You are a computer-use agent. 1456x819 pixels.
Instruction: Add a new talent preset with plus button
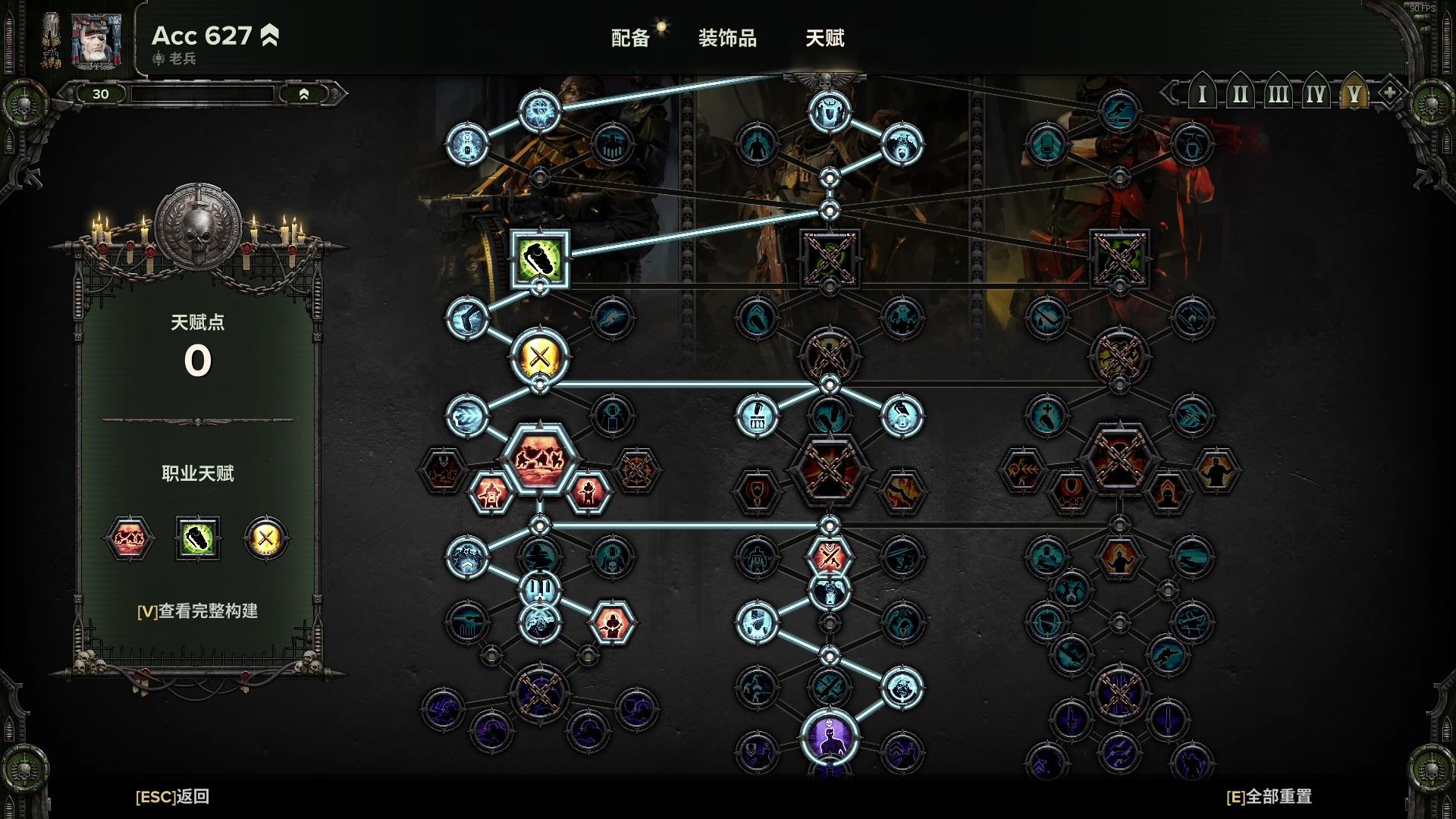click(1389, 93)
